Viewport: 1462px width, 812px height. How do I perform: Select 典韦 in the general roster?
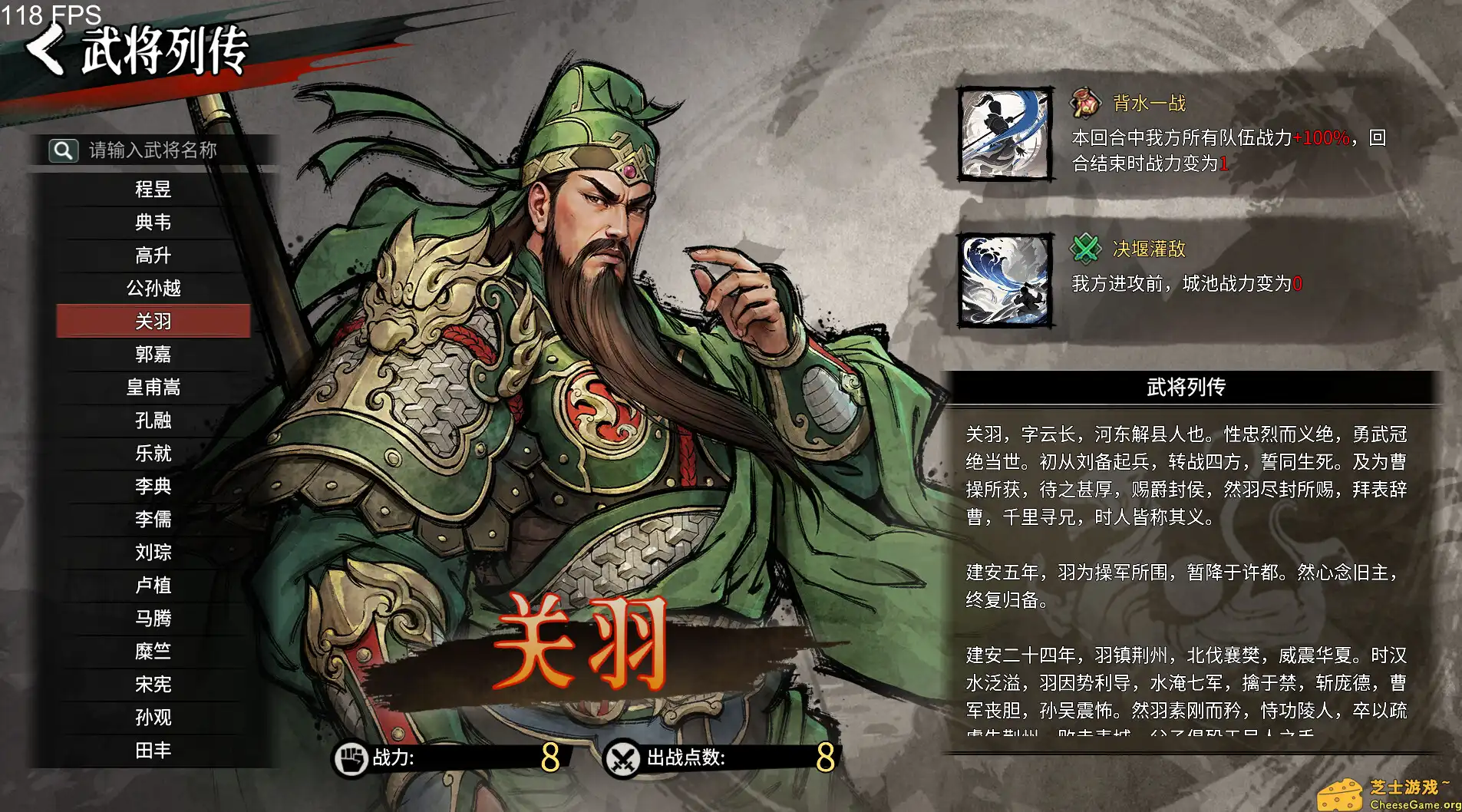153,223
